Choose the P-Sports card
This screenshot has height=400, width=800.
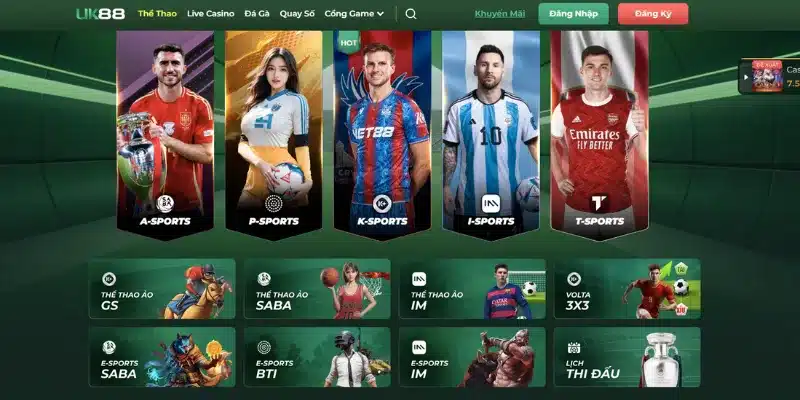274,130
